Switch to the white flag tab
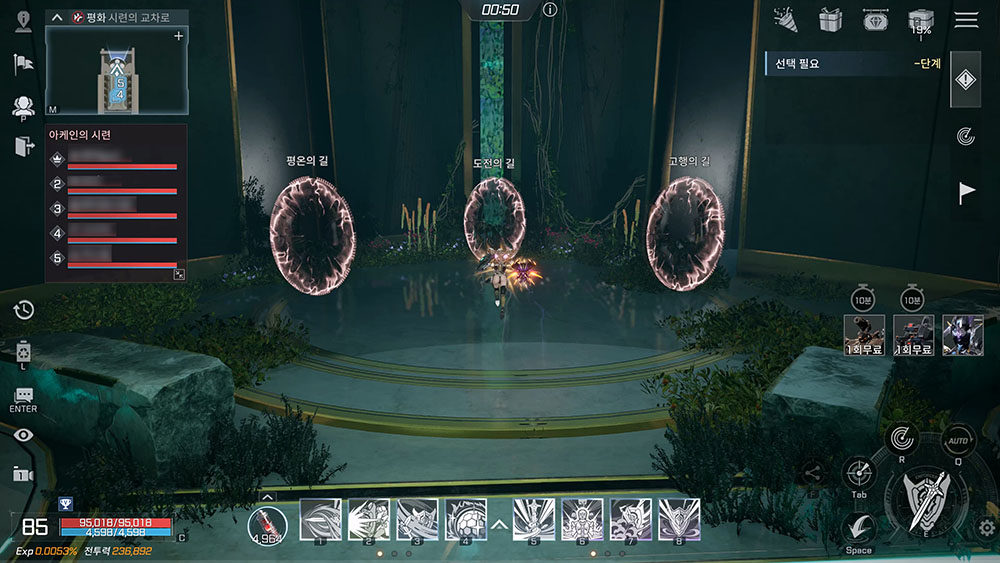Image resolution: width=1000 pixels, height=563 pixels. (x=966, y=193)
